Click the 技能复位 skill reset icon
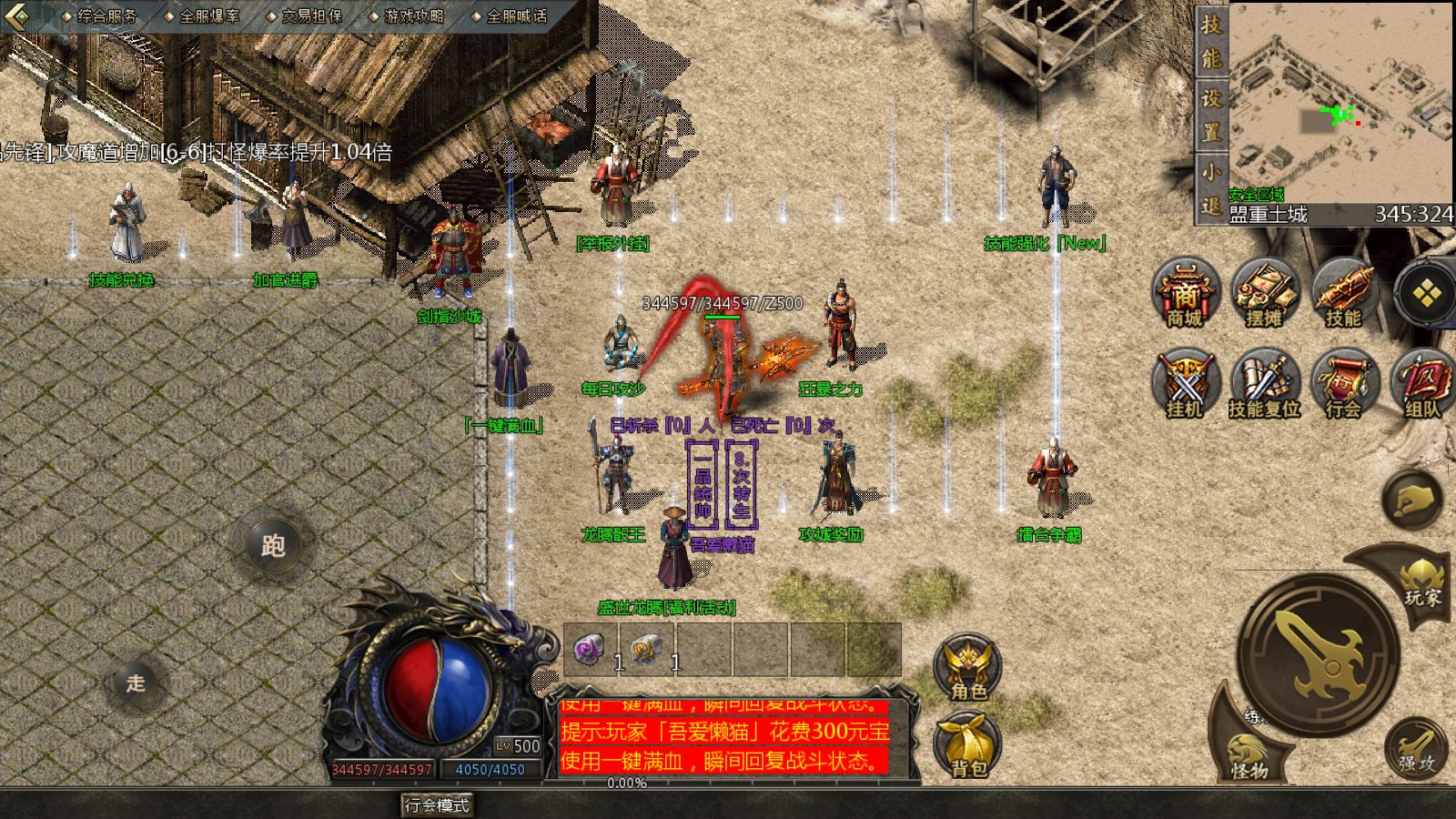The width and height of the screenshot is (1456, 819). click(1264, 384)
